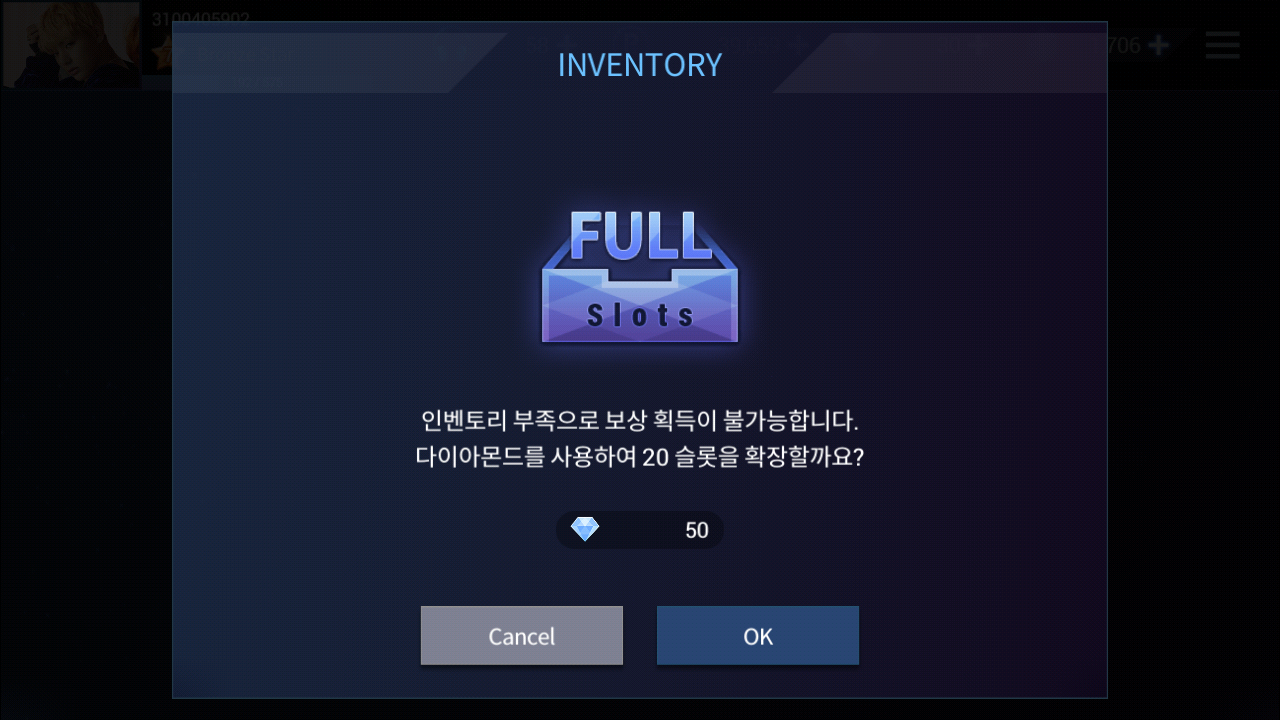Click Cancel to dismiss the expansion prompt
This screenshot has height=720, width=1280.
pyautogui.click(x=521, y=636)
